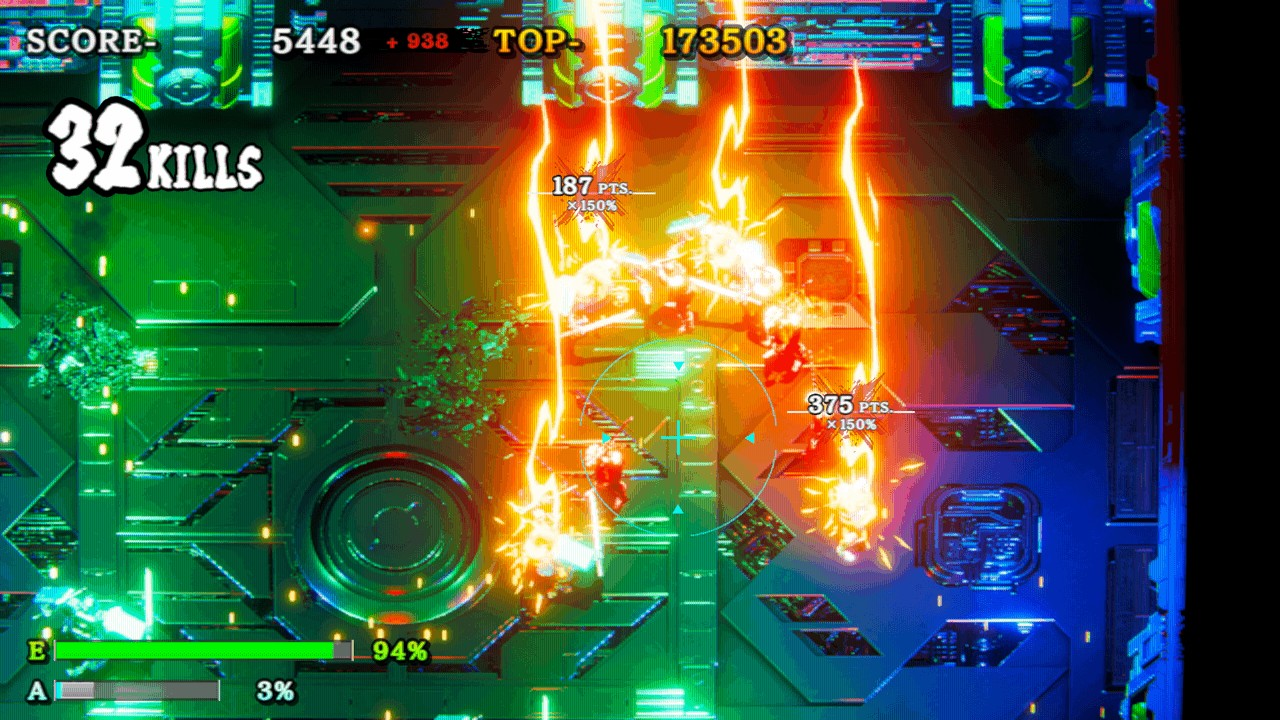Click the A bar label at bottom
The image size is (1280, 720).
37,690
